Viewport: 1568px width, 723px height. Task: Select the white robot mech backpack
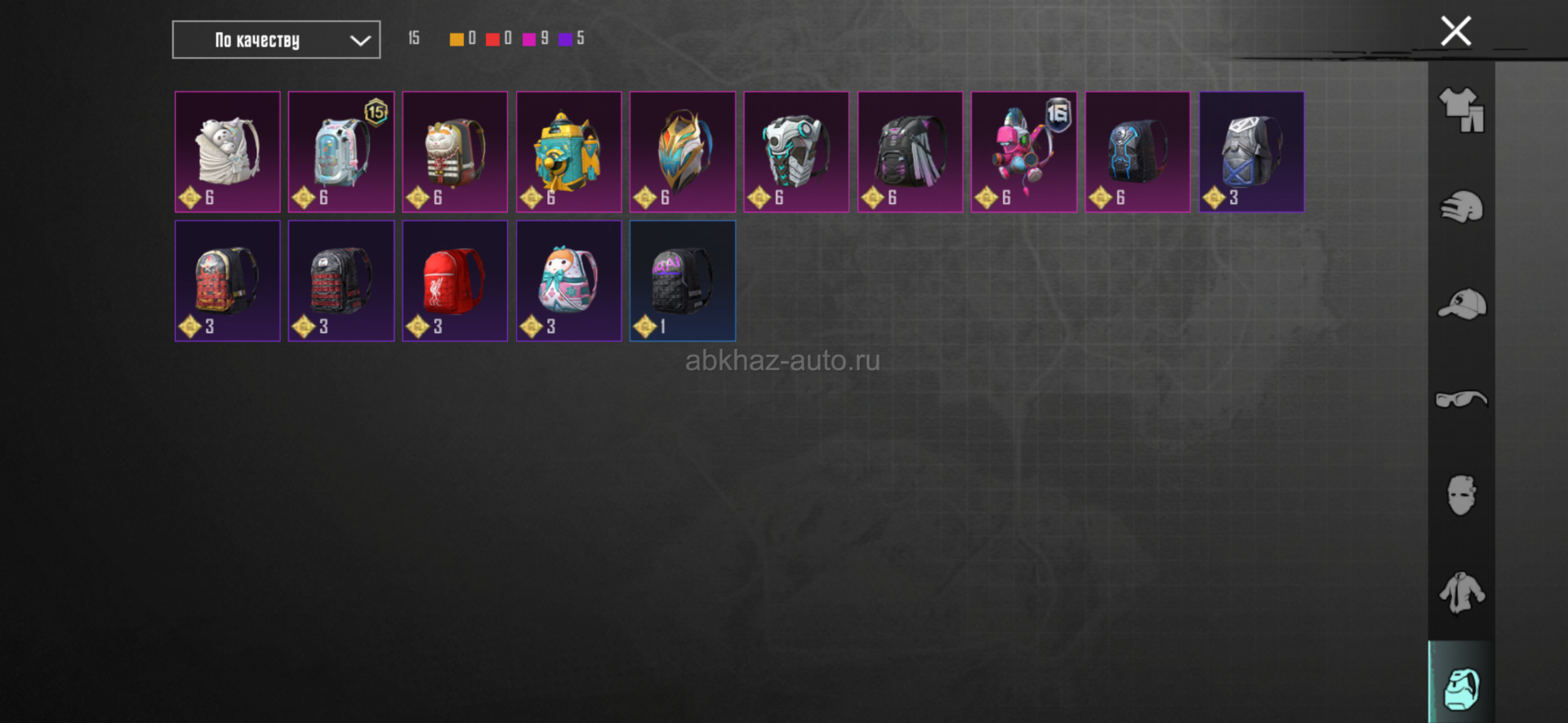coord(796,152)
